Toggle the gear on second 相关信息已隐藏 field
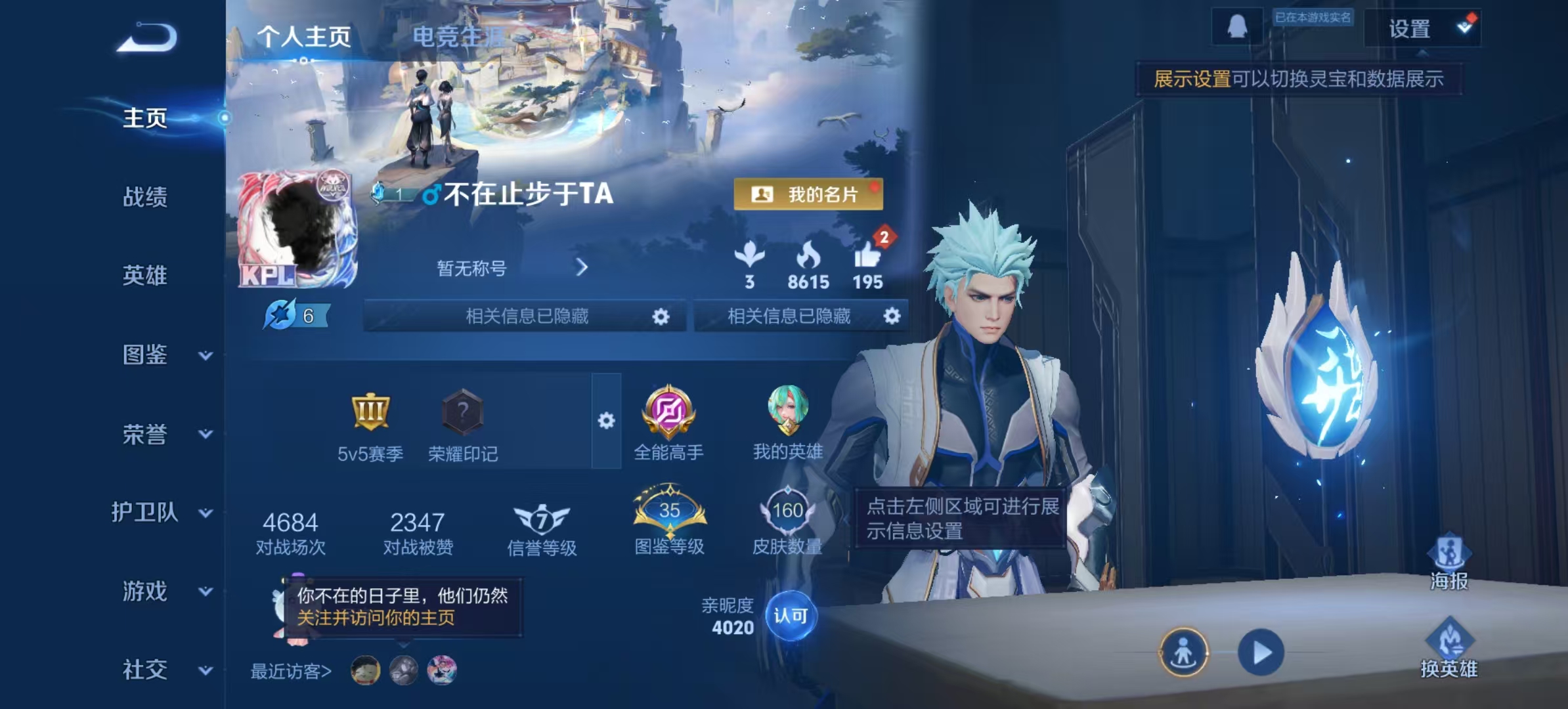Image resolution: width=1568 pixels, height=709 pixels. tap(892, 316)
